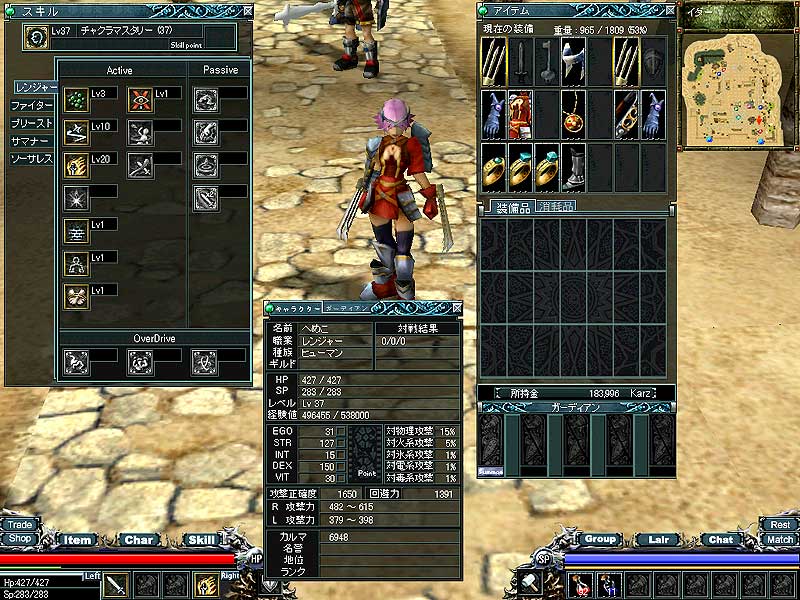Image resolution: width=800 pixels, height=600 pixels.
Task: Choose the Lv3 green orbs active skill
Action: click(x=75, y=100)
